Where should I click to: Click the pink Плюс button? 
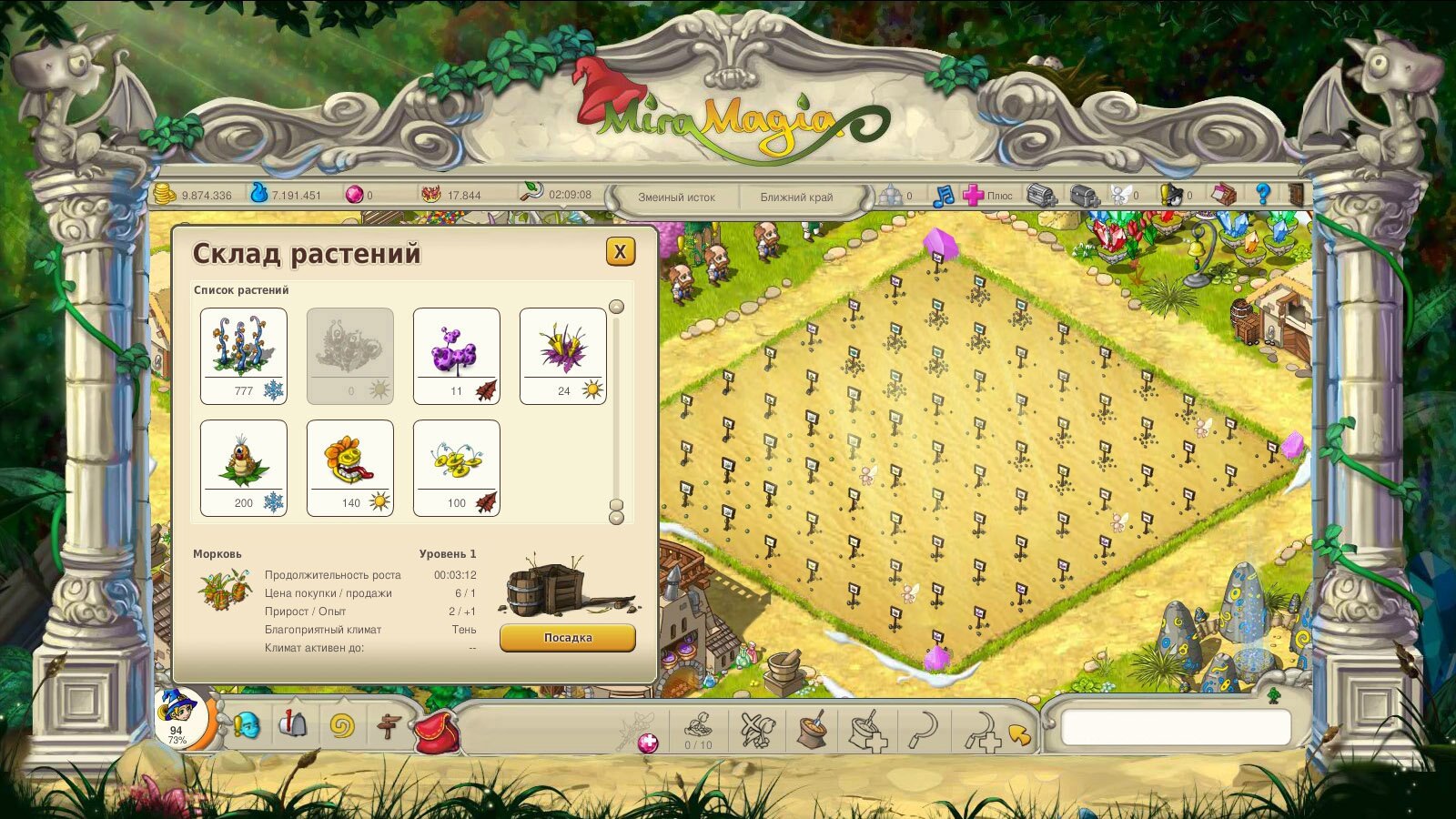click(986, 195)
